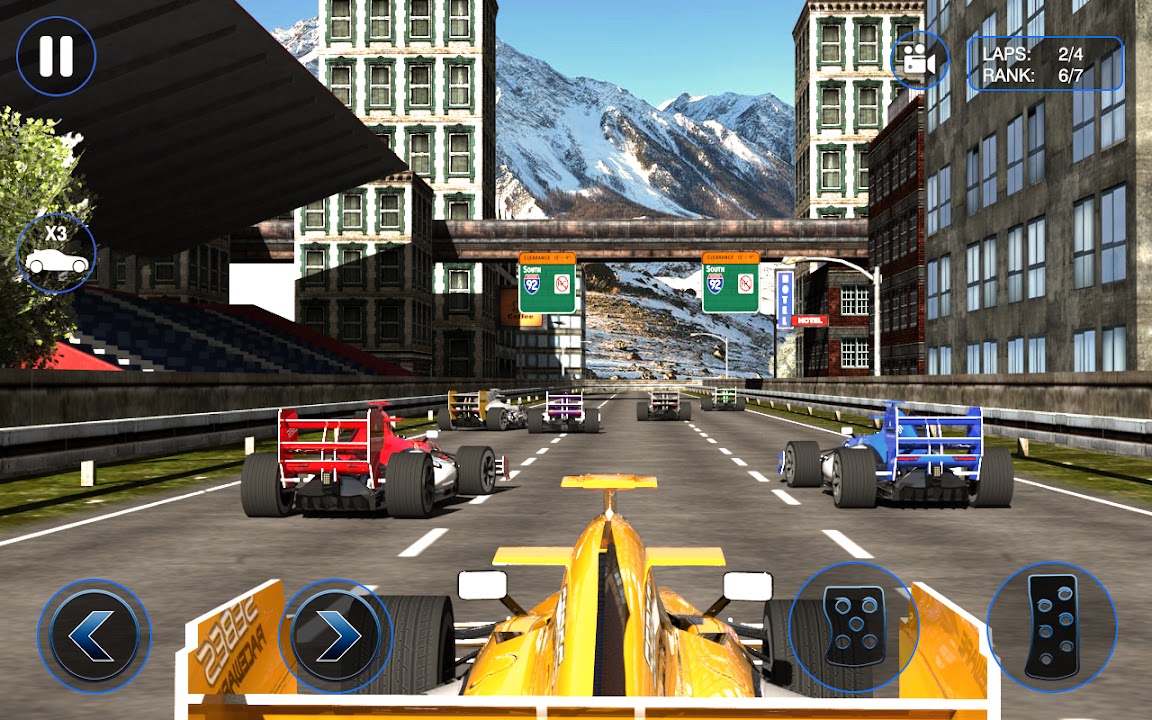Steer left with the left arrow button

click(x=94, y=635)
